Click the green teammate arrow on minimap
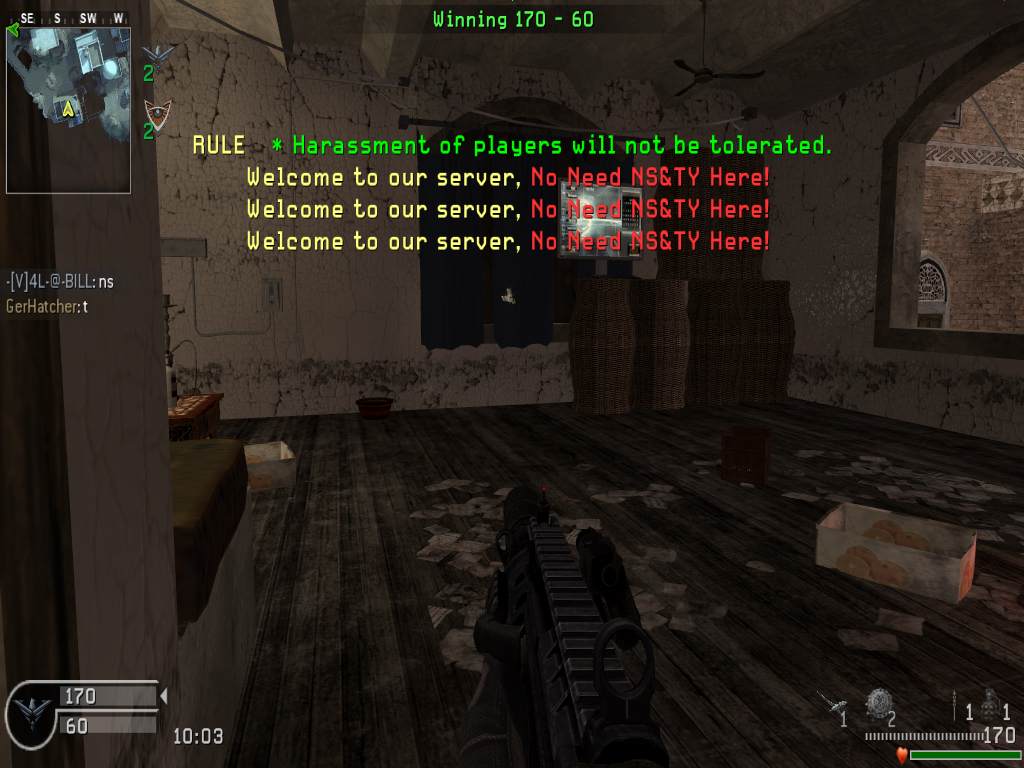 pos(12,29)
